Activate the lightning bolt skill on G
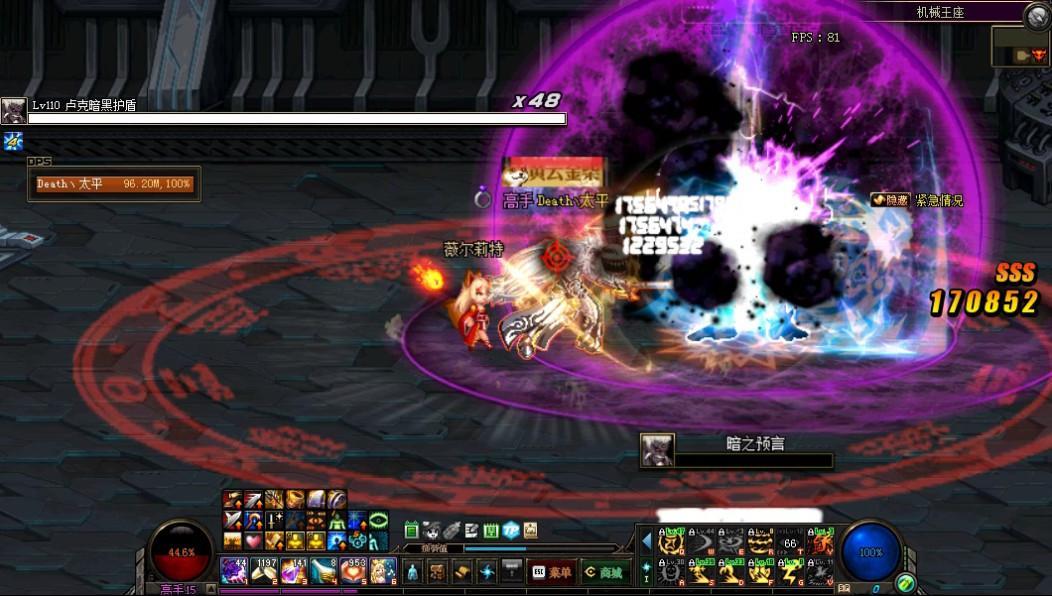 point(790,574)
